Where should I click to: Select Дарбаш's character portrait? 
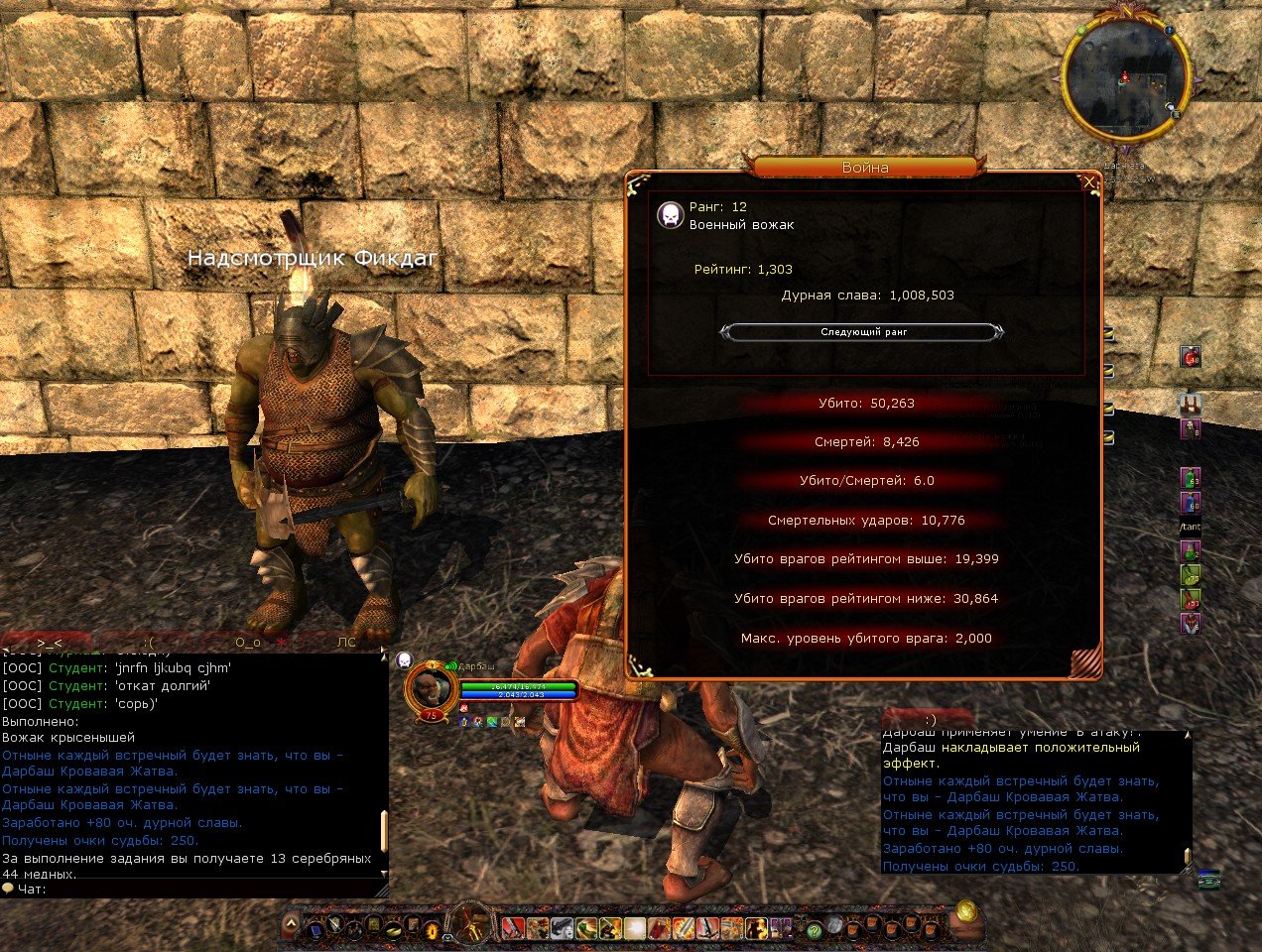[431, 688]
